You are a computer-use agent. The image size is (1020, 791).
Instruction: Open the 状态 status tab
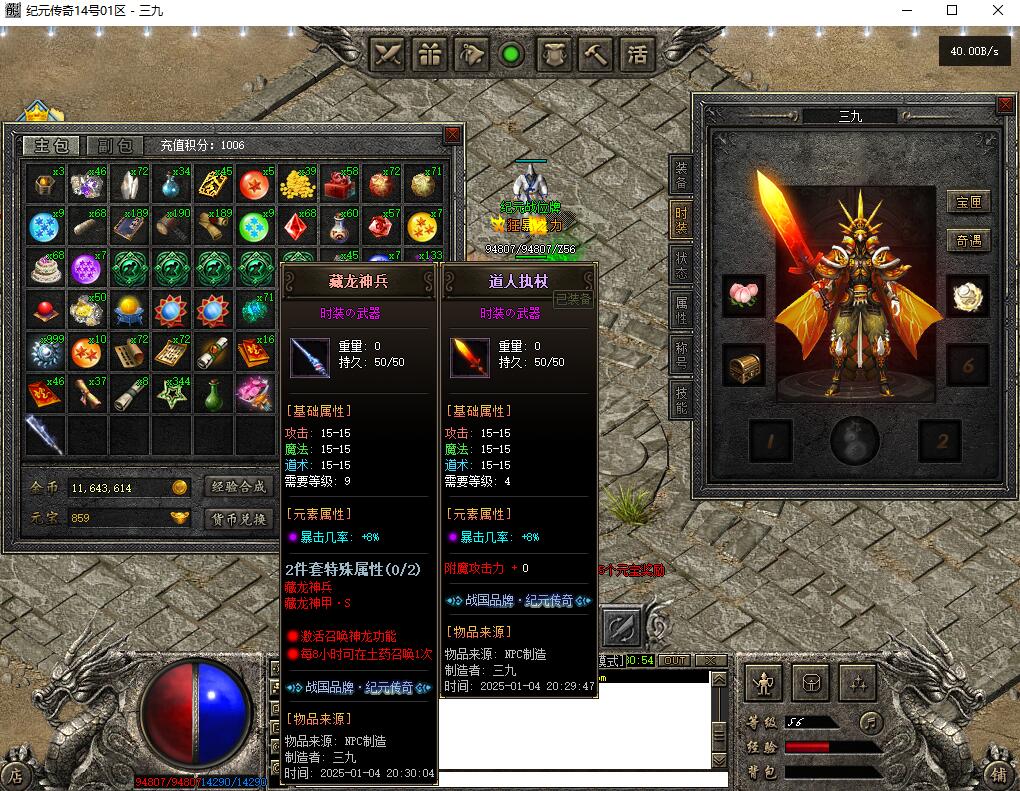pyautogui.click(x=681, y=265)
